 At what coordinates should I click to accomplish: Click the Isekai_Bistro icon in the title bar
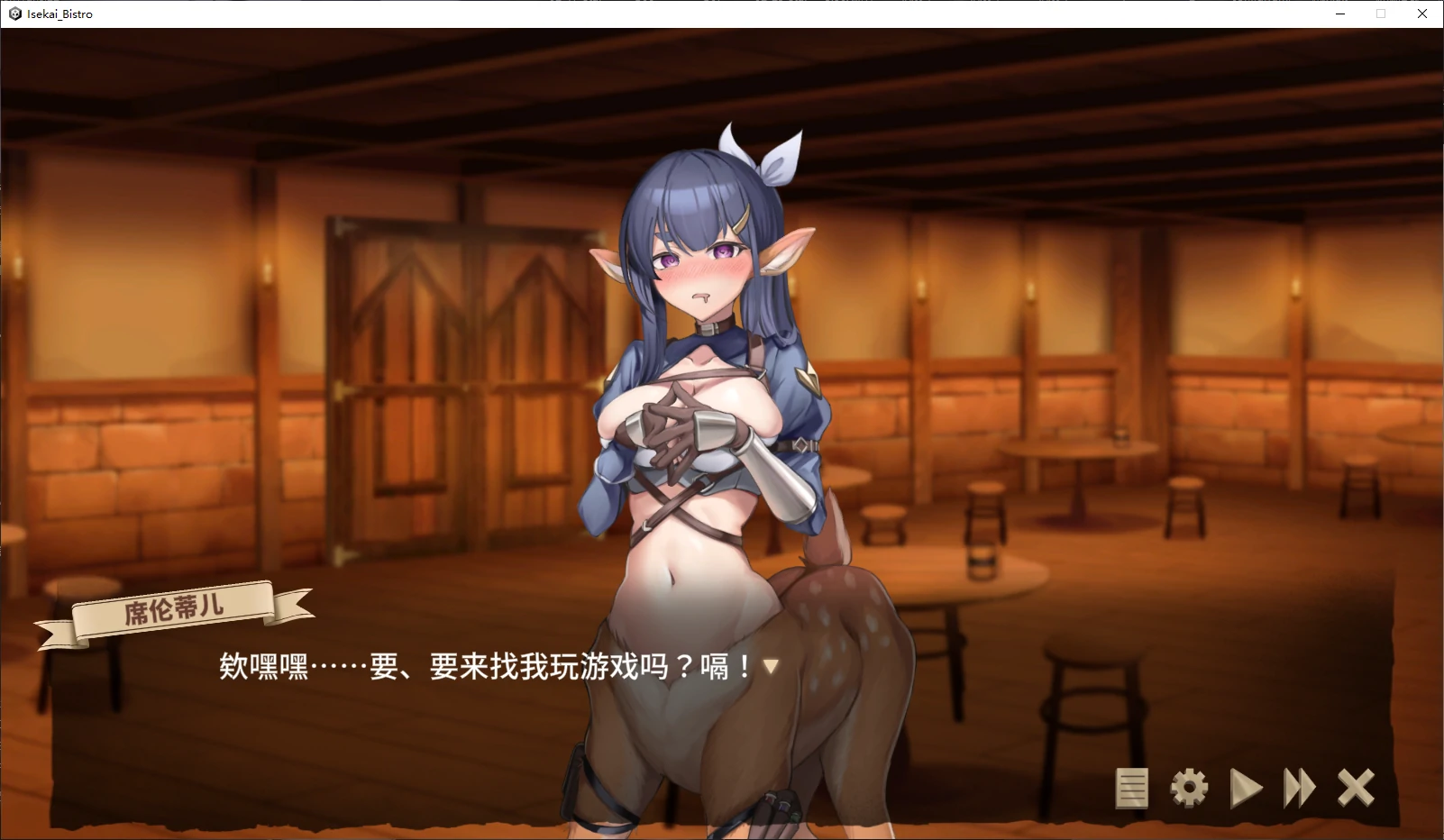point(13,14)
